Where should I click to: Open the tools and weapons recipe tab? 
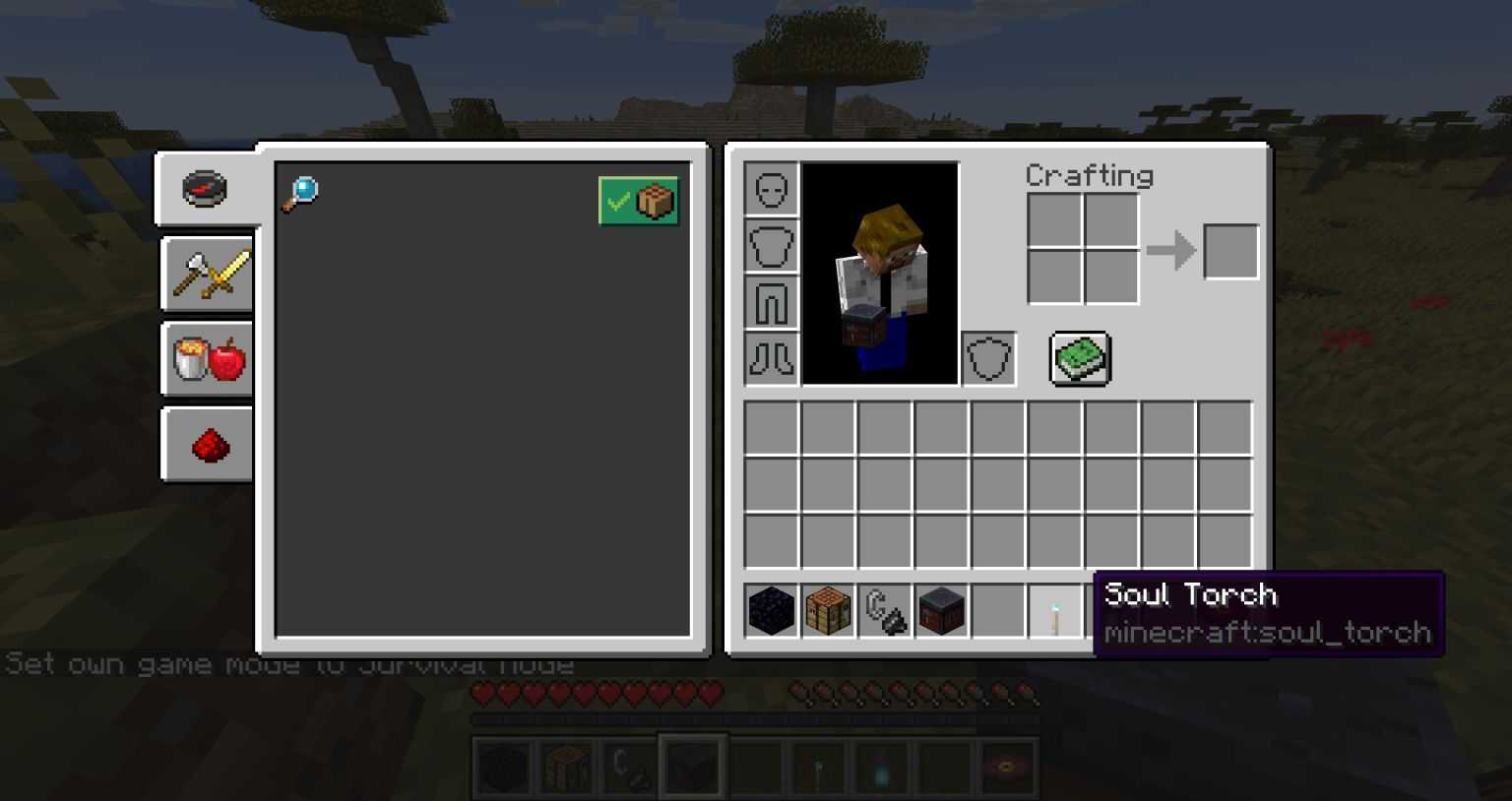tap(206, 274)
